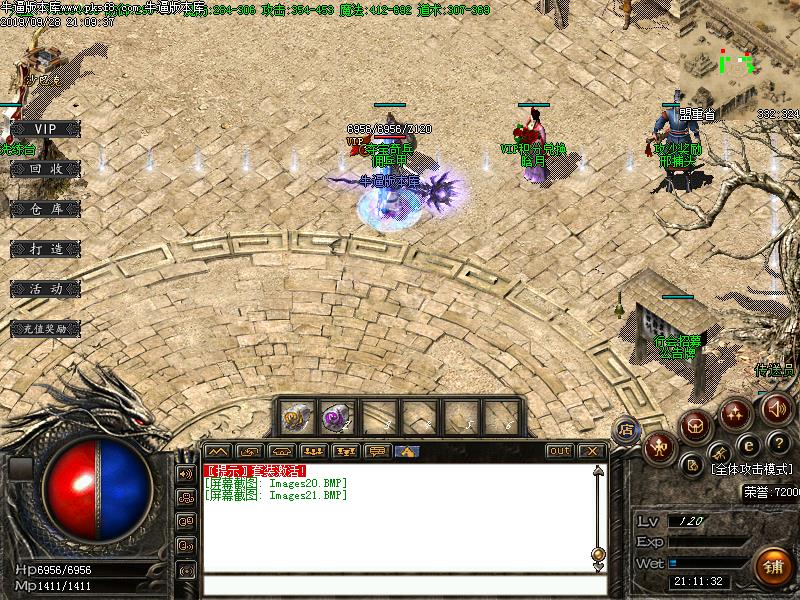
Task: Open the VIP menu button
Action: coord(45,129)
